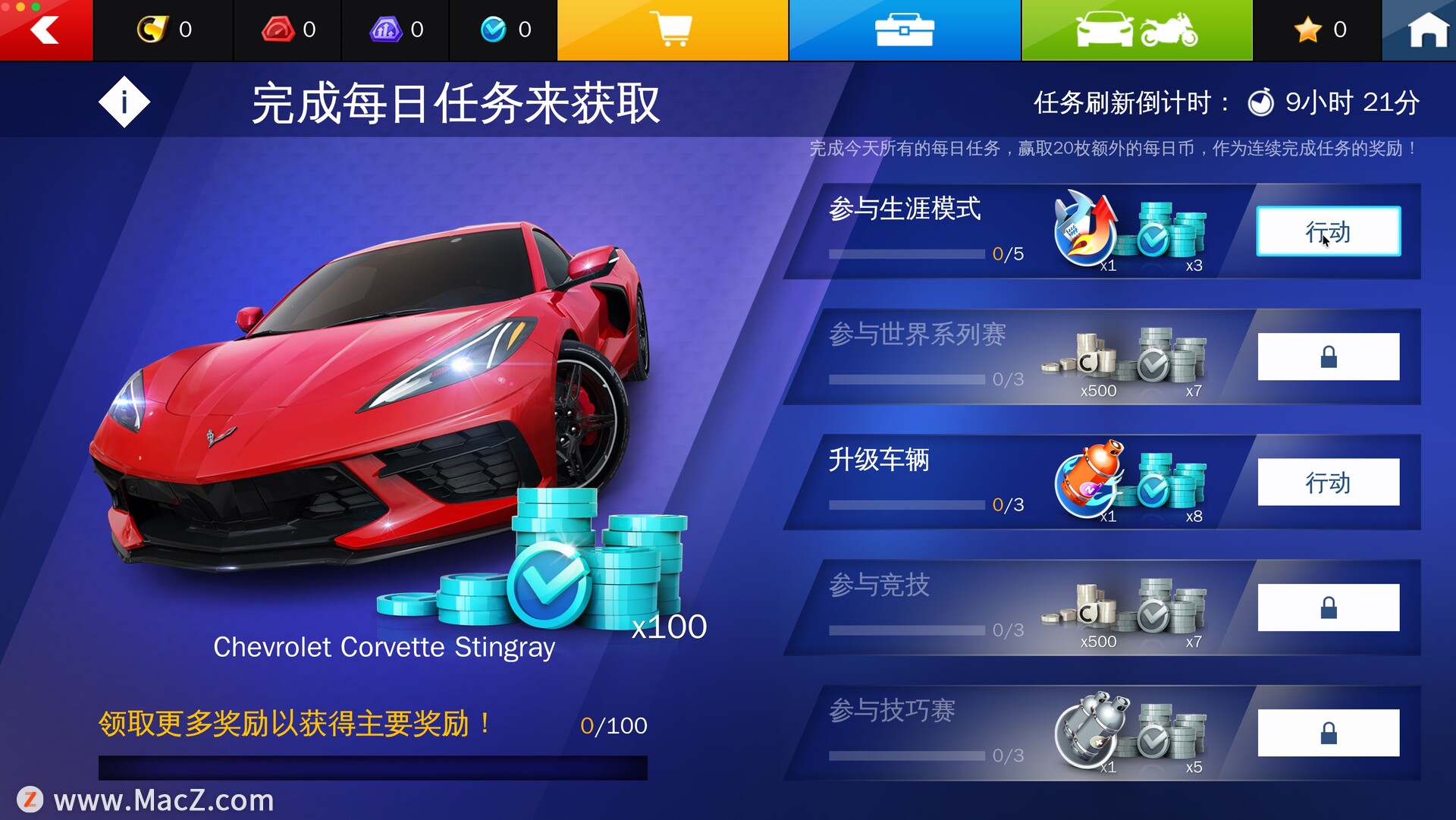Select the gold credits currency counter

[x=164, y=30]
